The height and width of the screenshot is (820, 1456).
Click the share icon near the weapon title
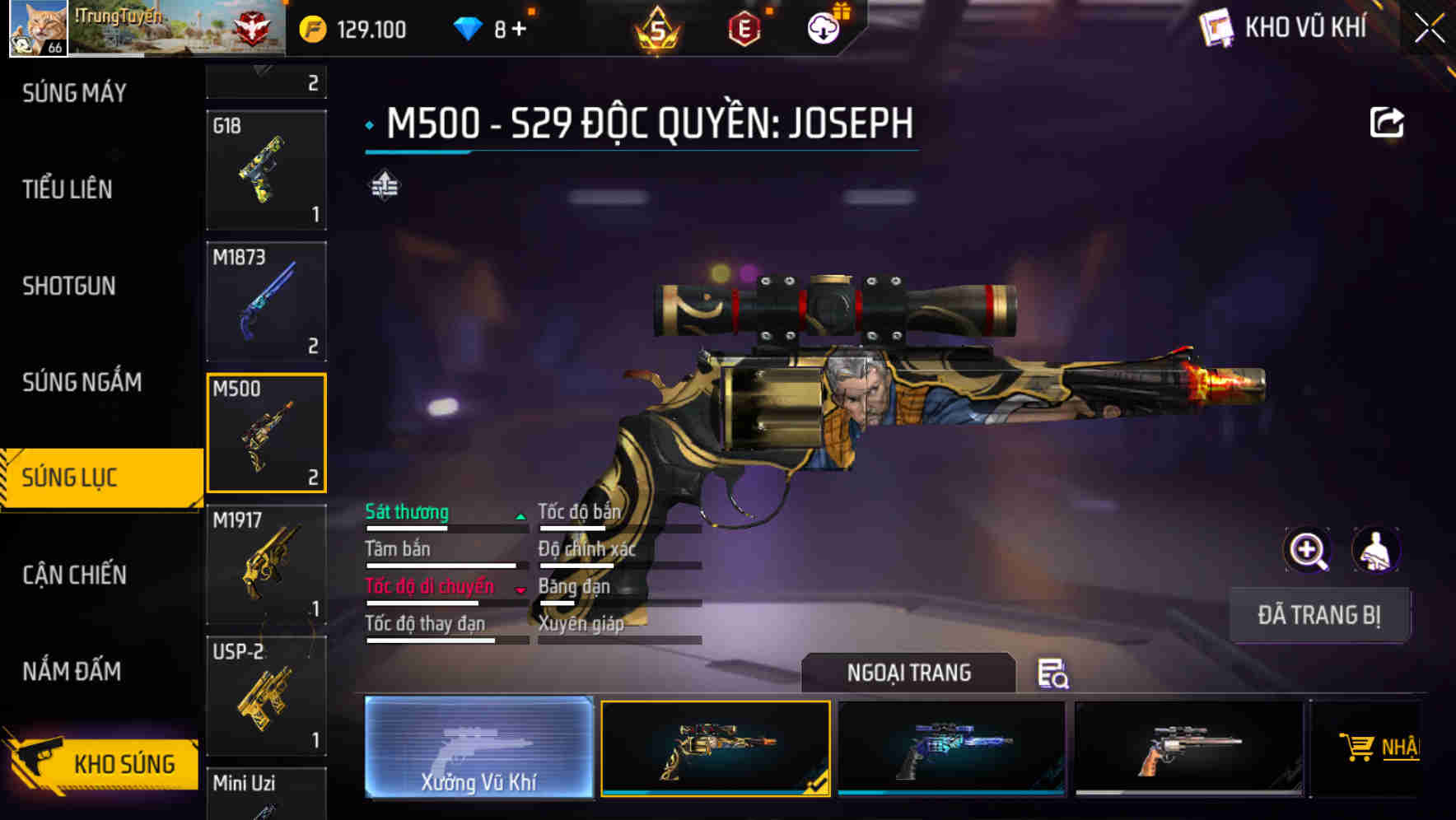pyautogui.click(x=1388, y=122)
